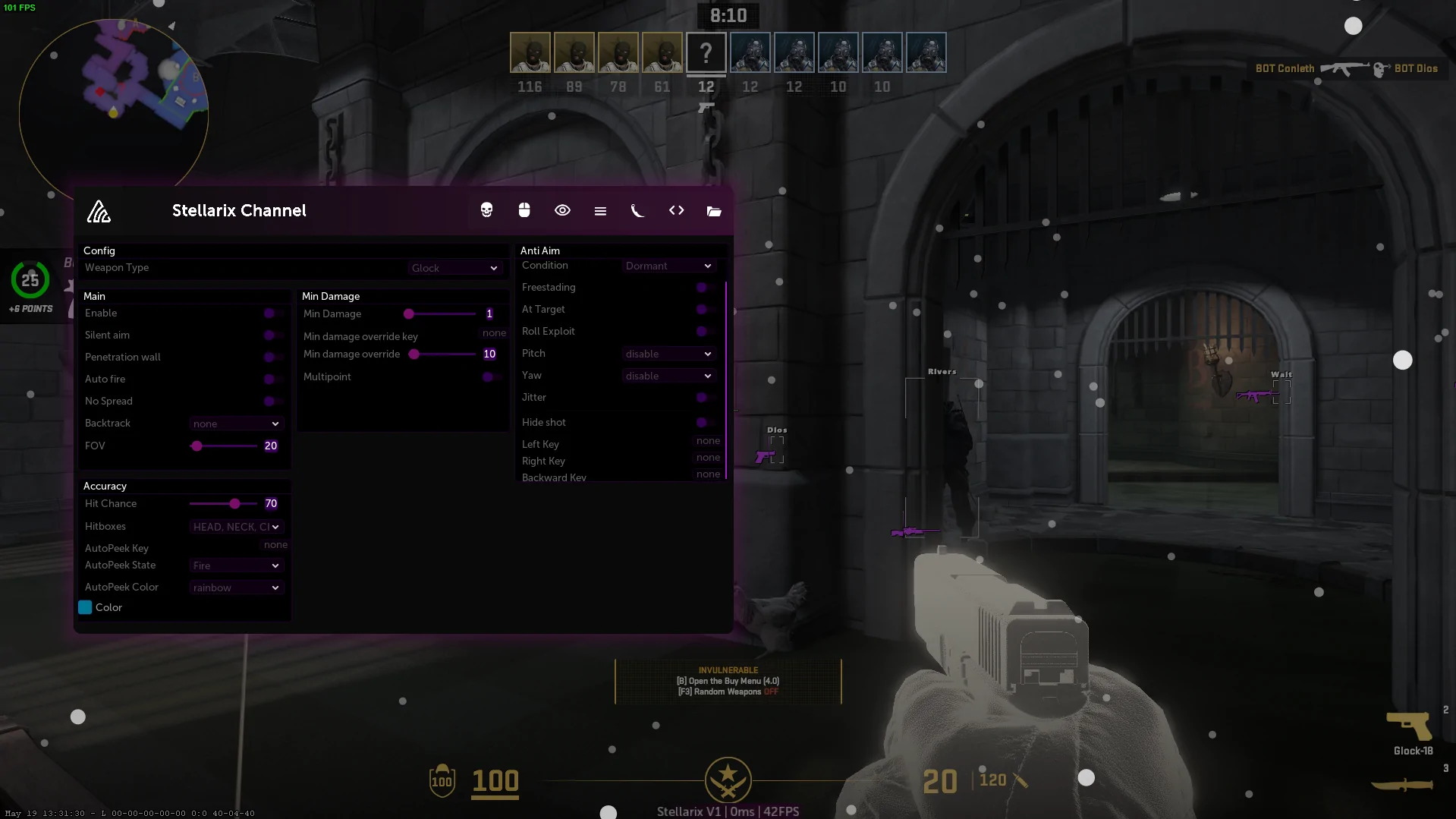Toggle the Freestanding switch
The image size is (1456, 819).
704,287
